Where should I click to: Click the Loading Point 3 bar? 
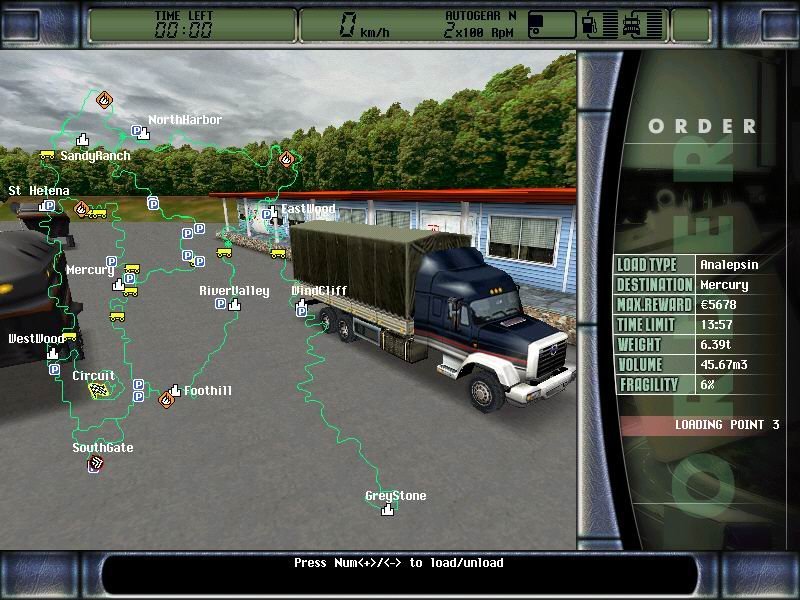click(698, 426)
